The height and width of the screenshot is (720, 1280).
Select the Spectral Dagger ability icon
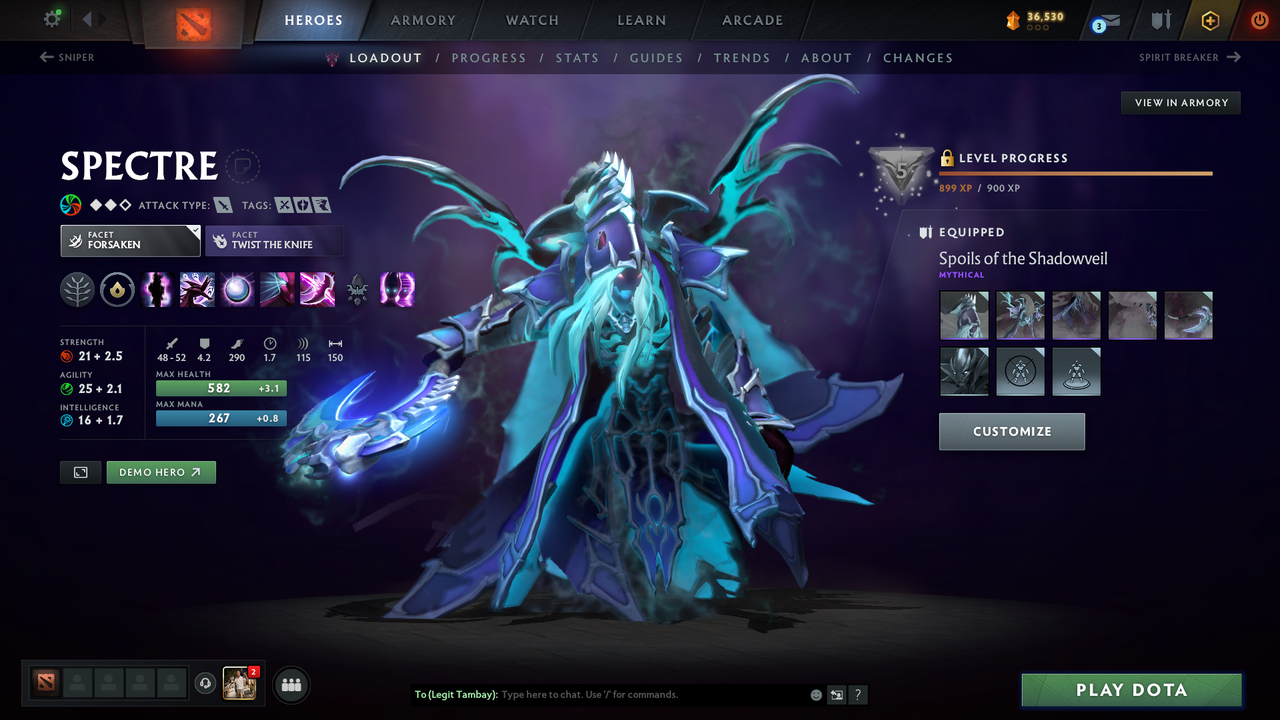pos(157,290)
